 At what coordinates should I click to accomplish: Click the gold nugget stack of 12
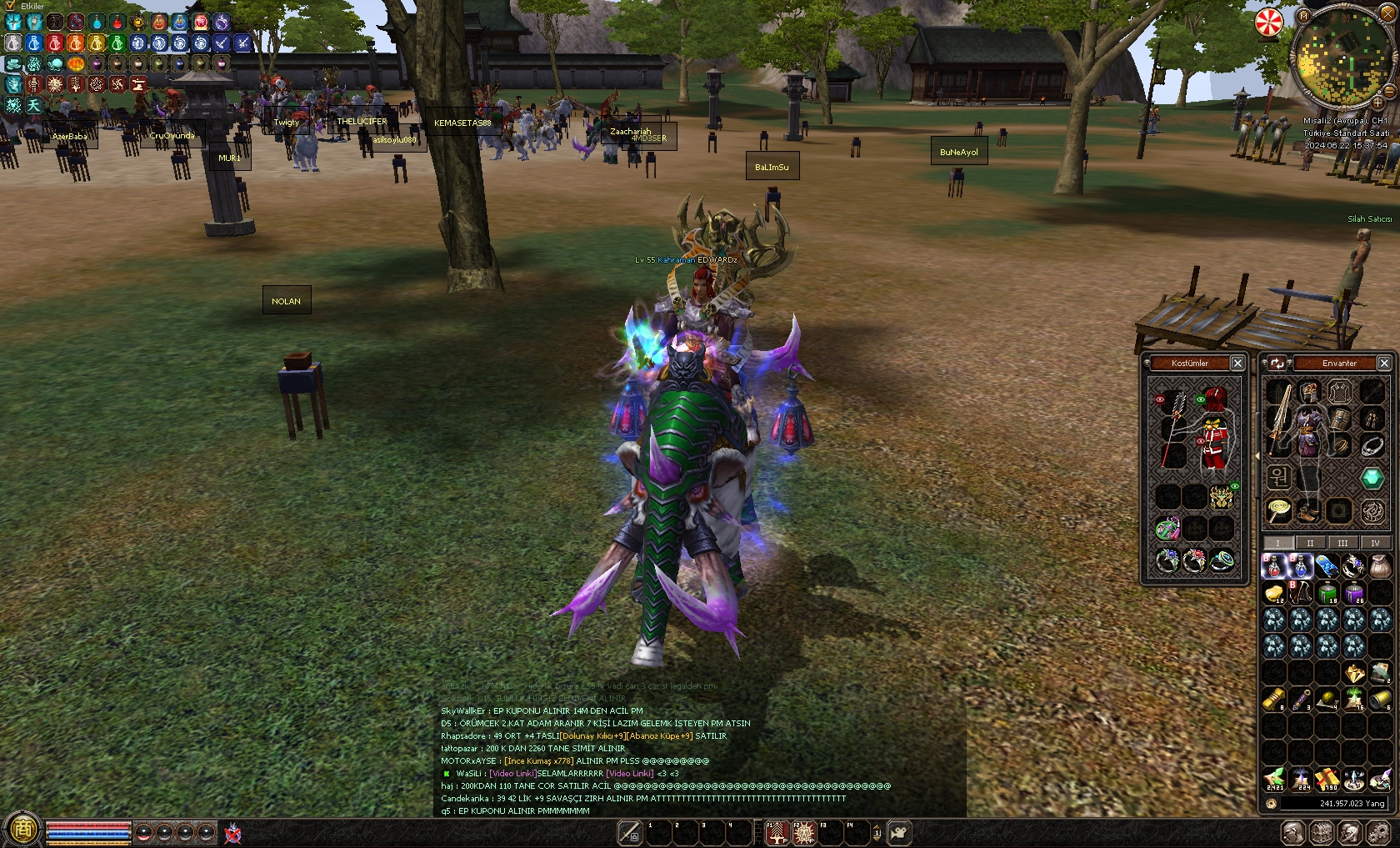coord(1274,593)
